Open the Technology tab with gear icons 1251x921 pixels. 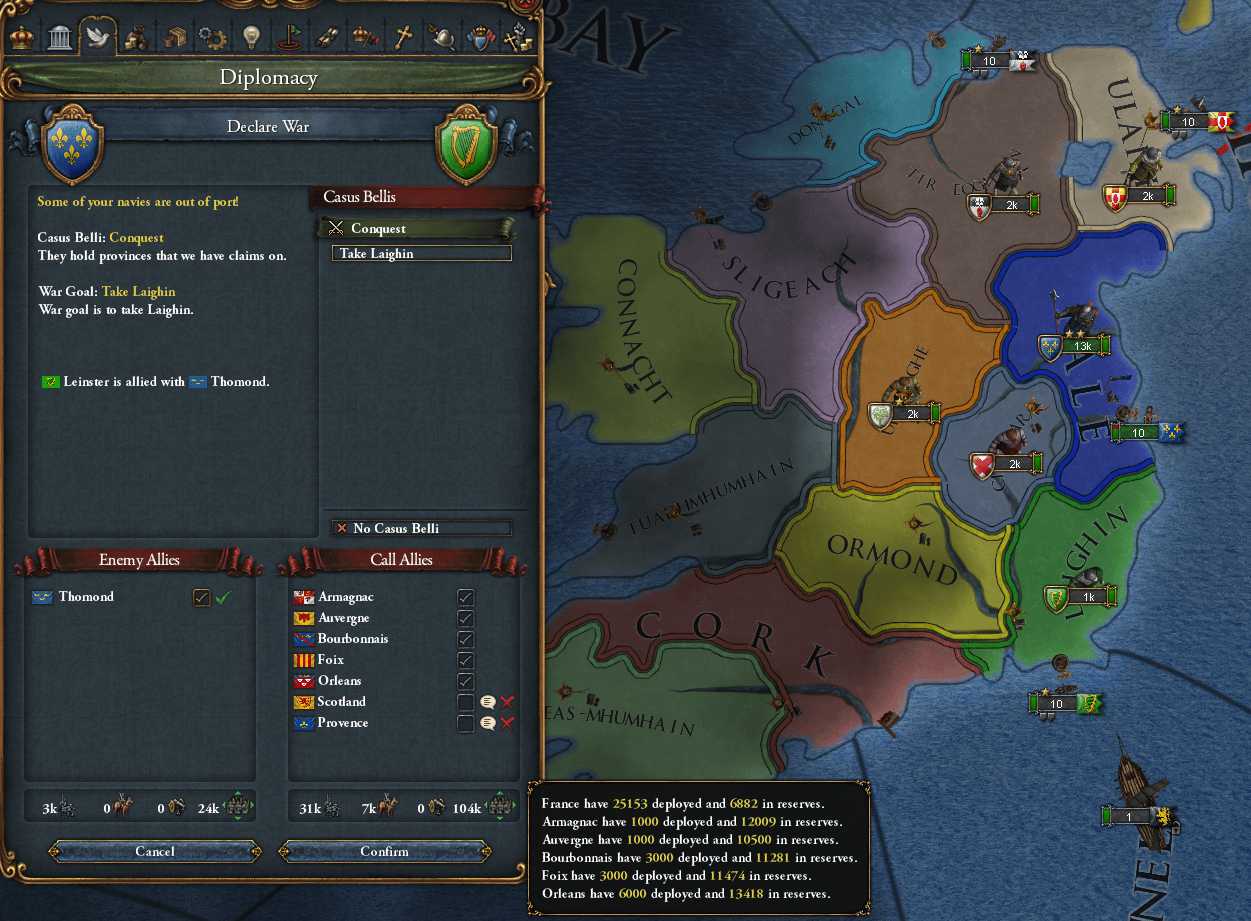tap(212, 37)
